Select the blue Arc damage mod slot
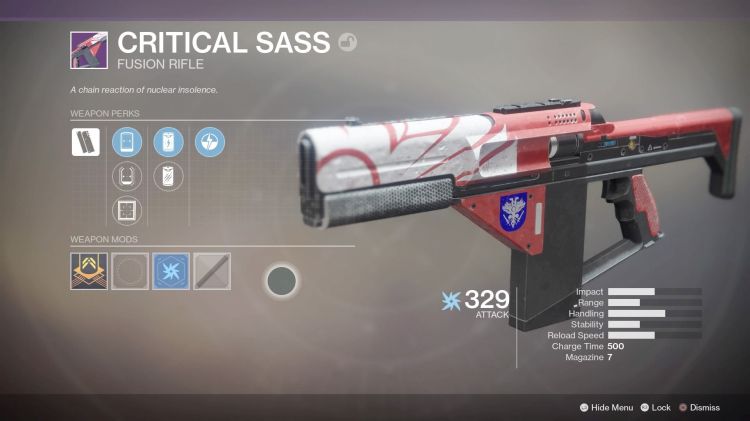The height and width of the screenshot is (421, 750). coord(170,270)
